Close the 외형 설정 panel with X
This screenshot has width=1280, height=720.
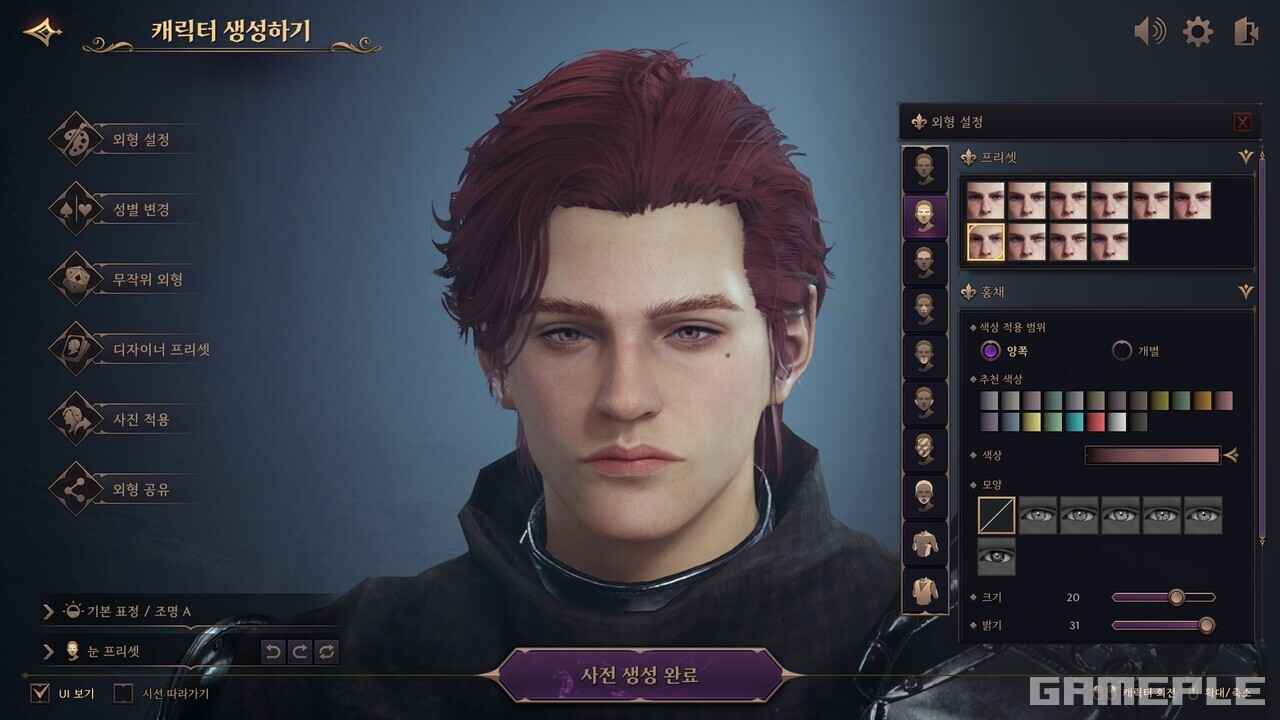coord(1242,122)
